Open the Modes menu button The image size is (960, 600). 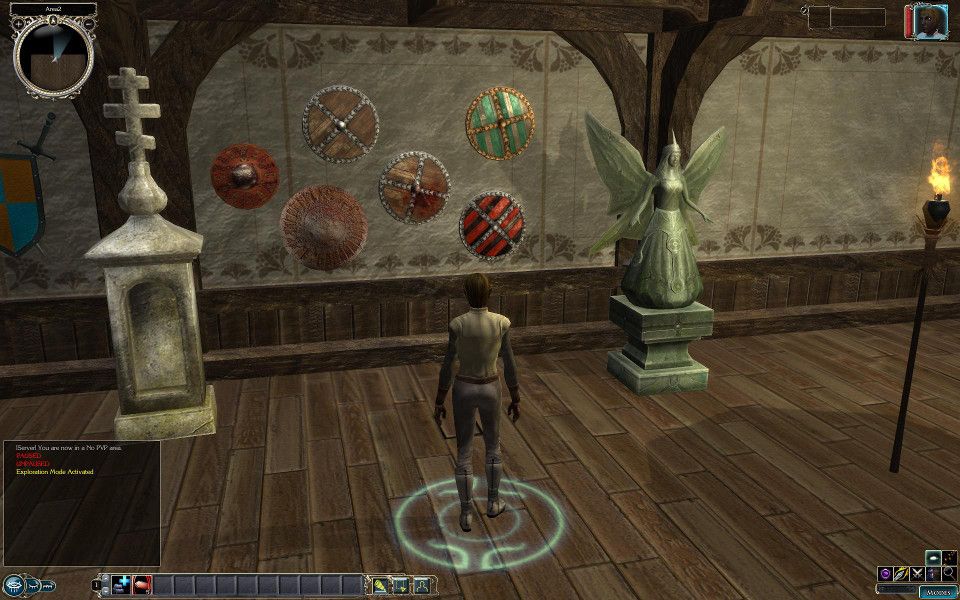(938, 591)
